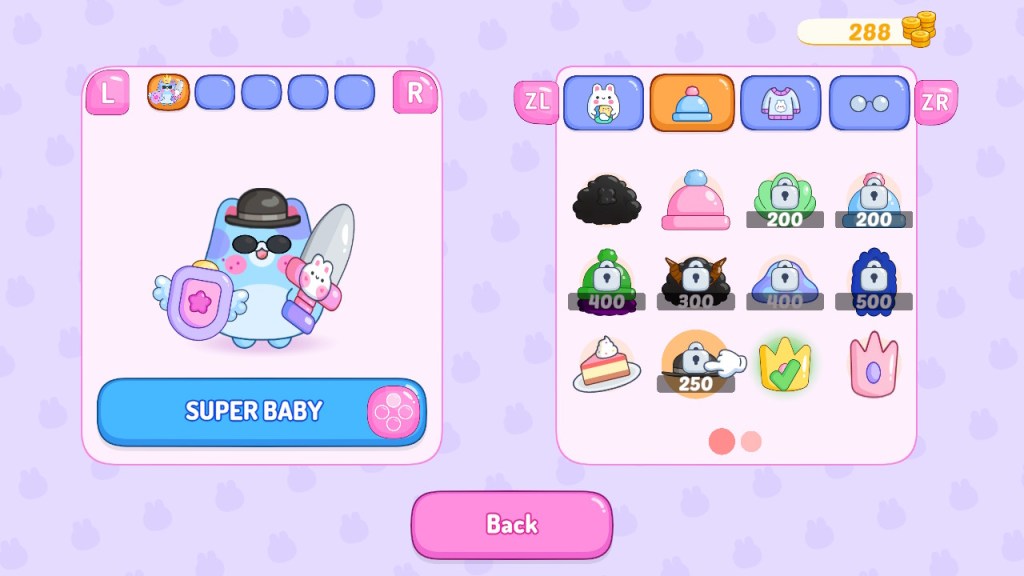The height and width of the screenshot is (576, 1024).
Task: Unlock the 500 coin dark blue hat
Action: pyautogui.click(x=873, y=281)
